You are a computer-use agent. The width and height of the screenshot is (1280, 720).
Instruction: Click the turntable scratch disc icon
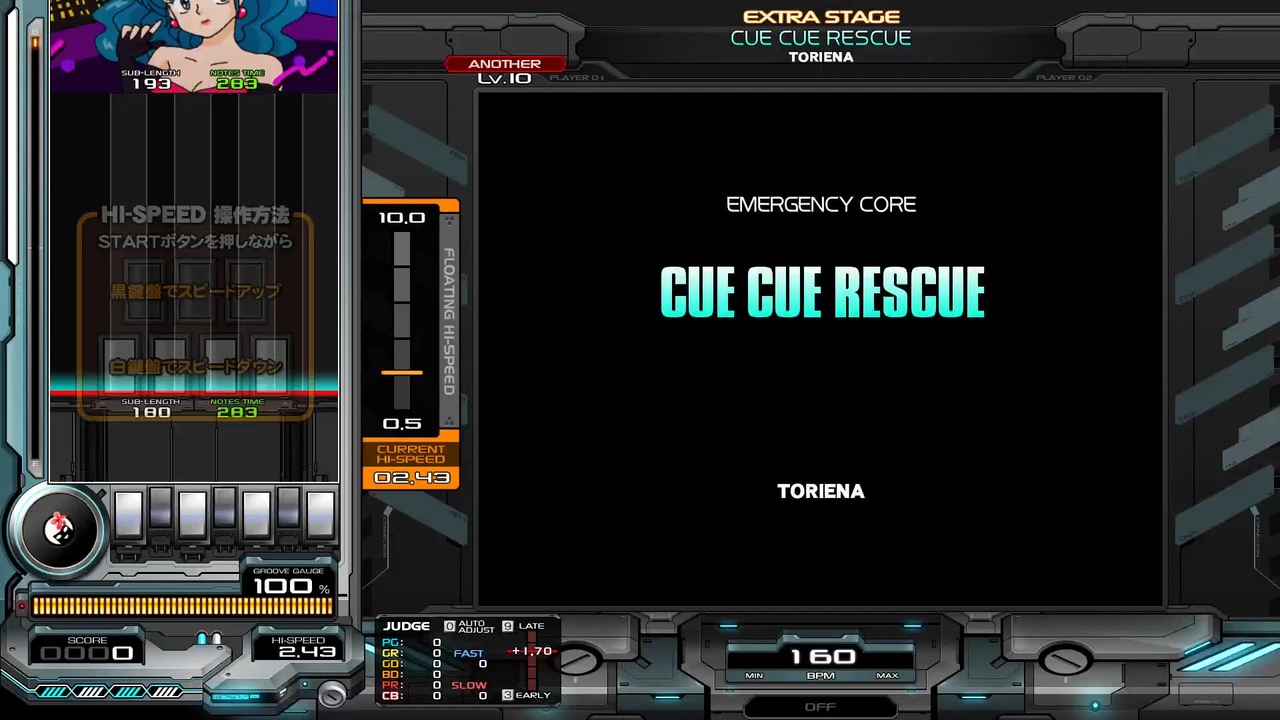tap(58, 530)
